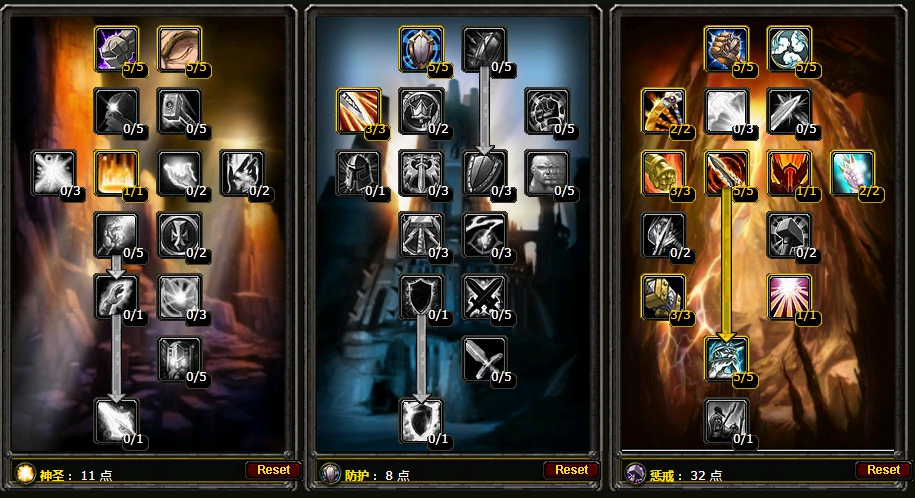The width and height of the screenshot is (915, 498).
Task: Pick the pink radiant burst talent in Retribution
Action: click(x=790, y=297)
